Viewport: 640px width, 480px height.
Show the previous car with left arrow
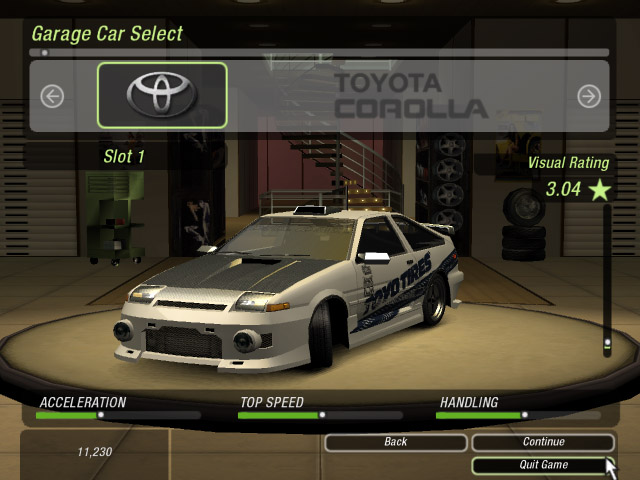click(x=52, y=96)
